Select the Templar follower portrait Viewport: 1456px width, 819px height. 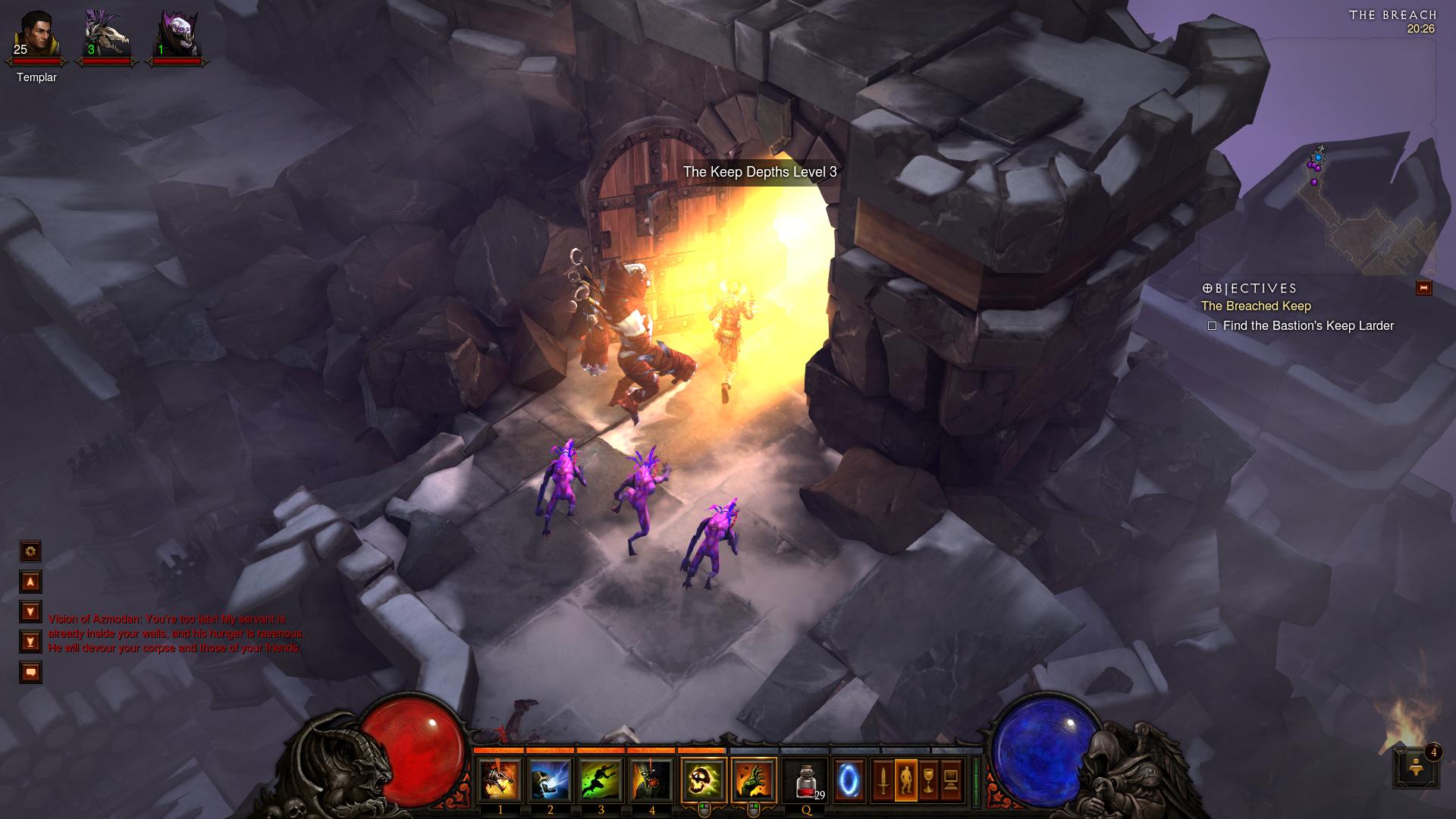(36, 36)
